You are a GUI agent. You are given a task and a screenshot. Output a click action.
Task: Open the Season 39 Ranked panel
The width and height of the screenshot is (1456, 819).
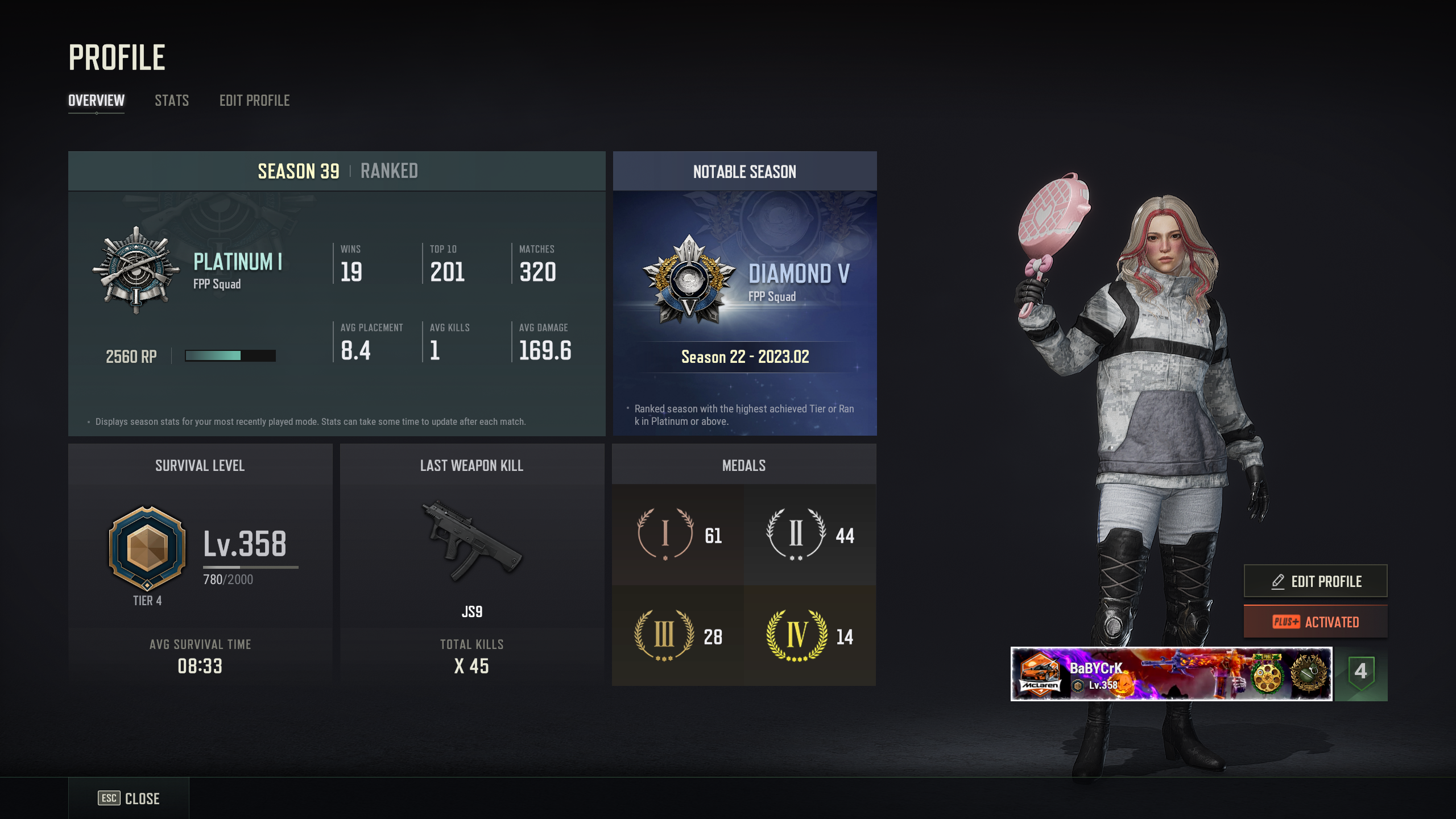coord(337,293)
